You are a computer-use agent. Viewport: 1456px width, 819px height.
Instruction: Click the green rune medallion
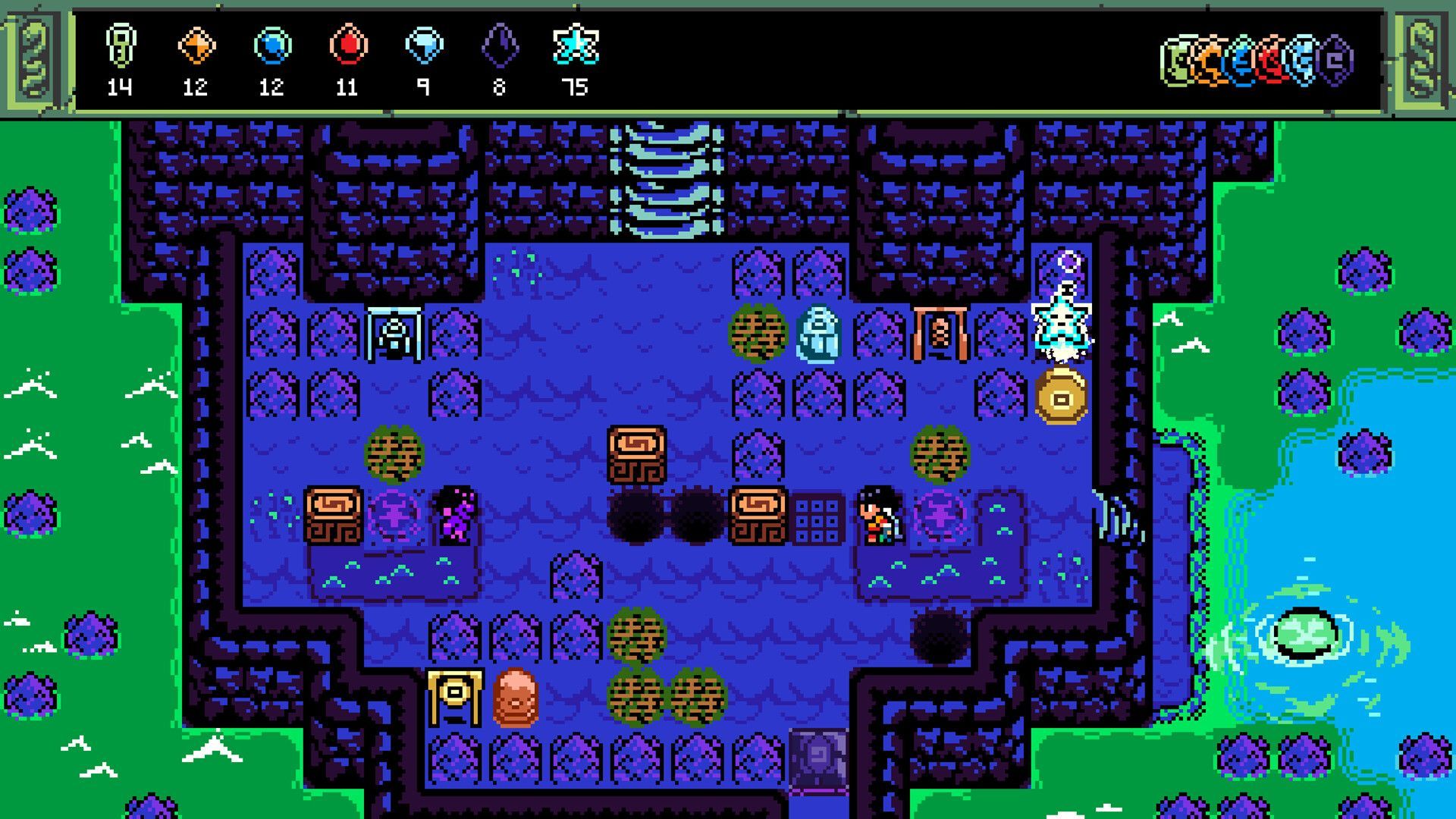(1178, 61)
